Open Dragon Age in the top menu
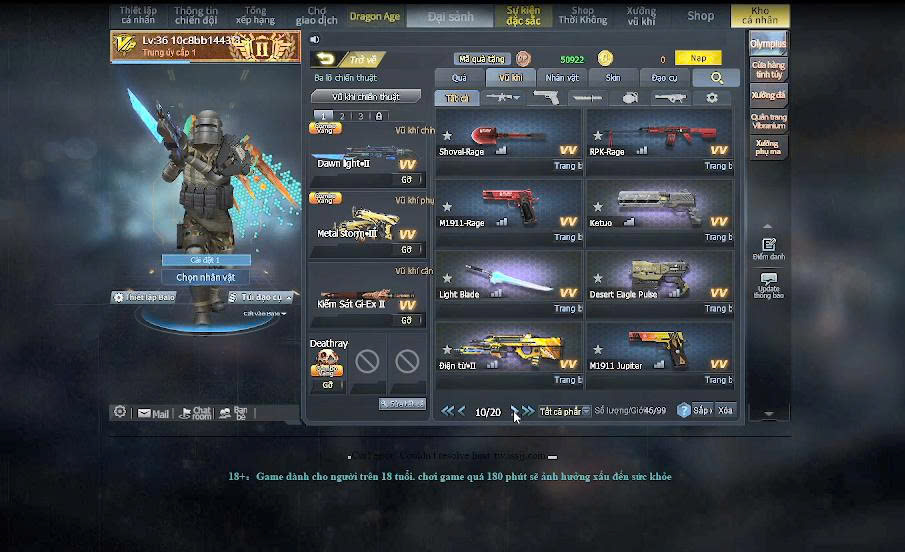The width and height of the screenshot is (905, 552). click(x=375, y=16)
